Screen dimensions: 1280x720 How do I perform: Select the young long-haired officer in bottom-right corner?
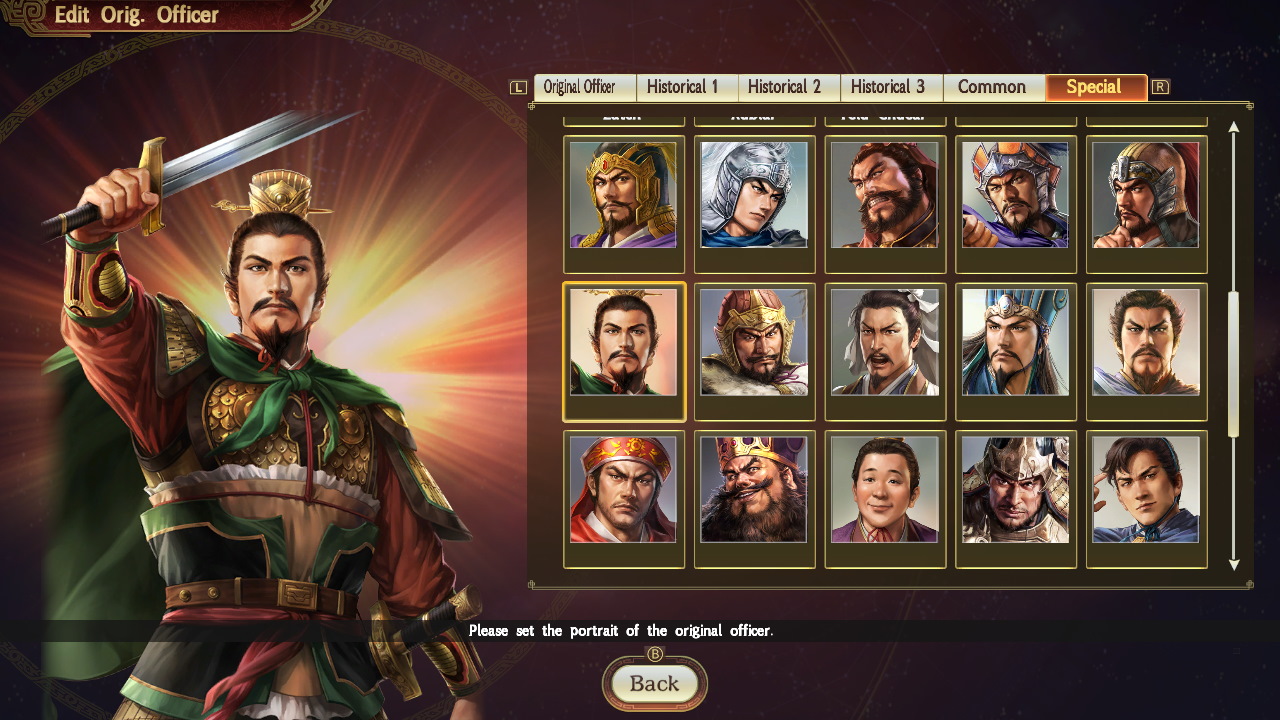[x=1147, y=499]
